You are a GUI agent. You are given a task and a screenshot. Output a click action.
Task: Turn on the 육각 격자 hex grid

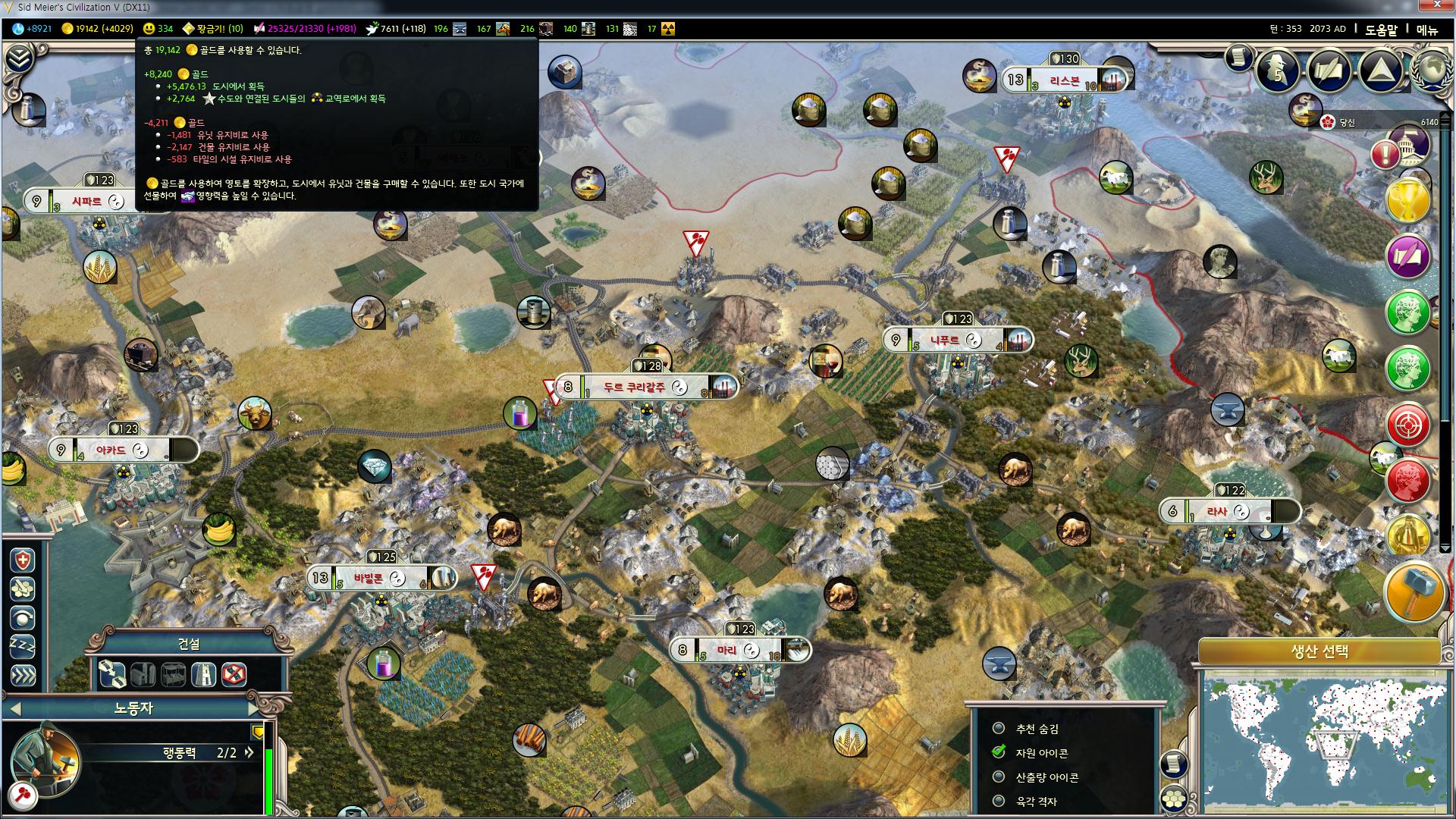tap(999, 802)
